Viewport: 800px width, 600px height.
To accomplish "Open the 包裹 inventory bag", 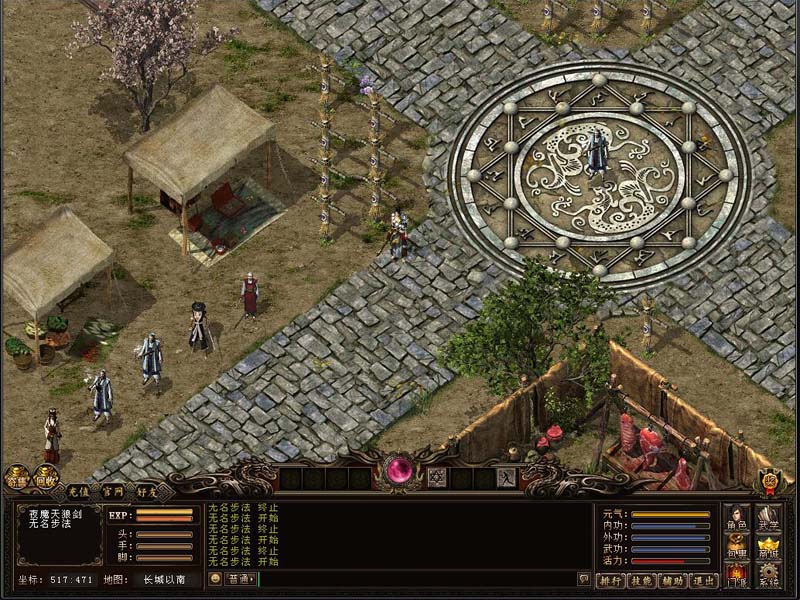I will click(x=737, y=547).
